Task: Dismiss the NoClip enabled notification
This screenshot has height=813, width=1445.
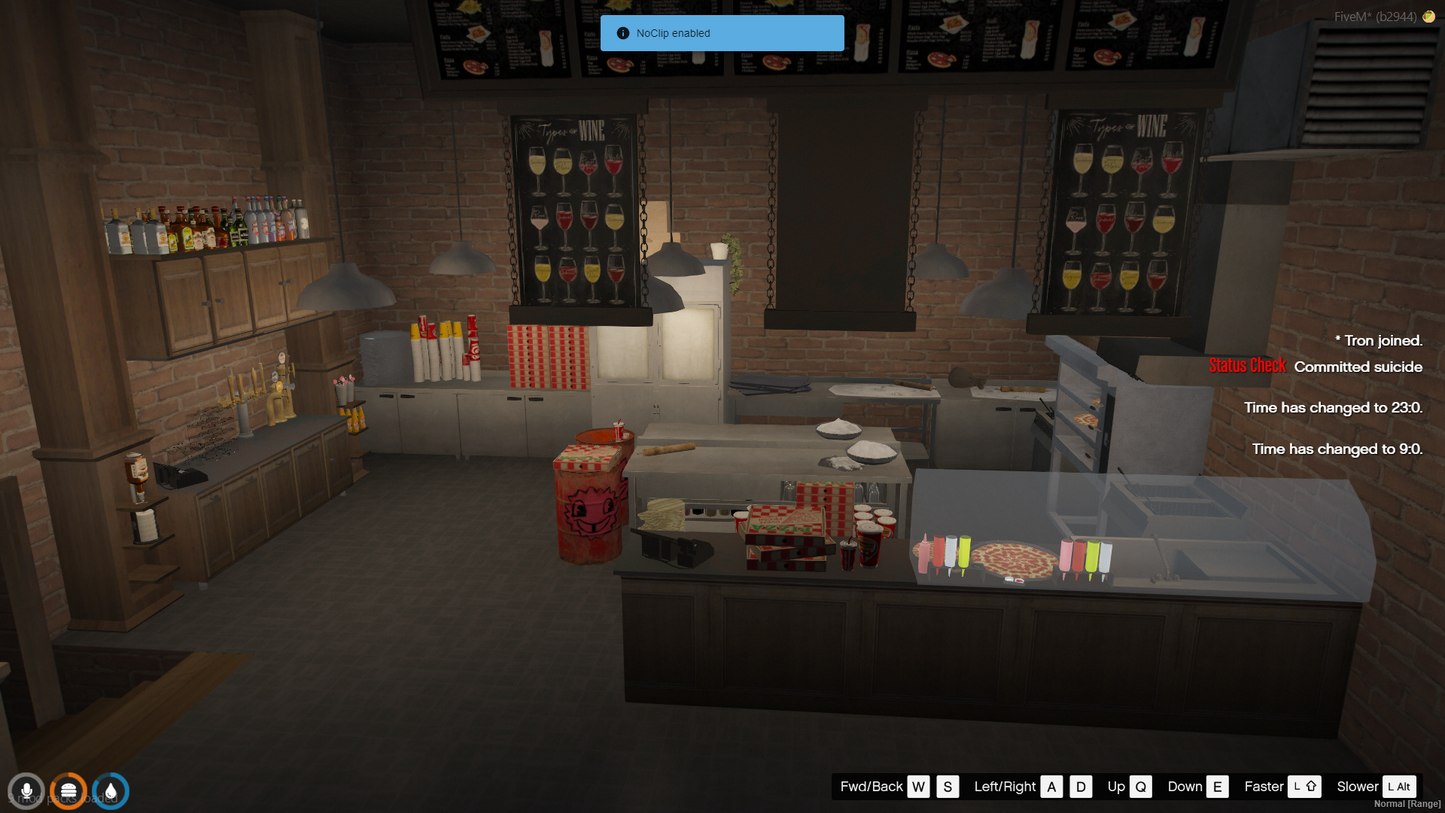Action: (722, 33)
